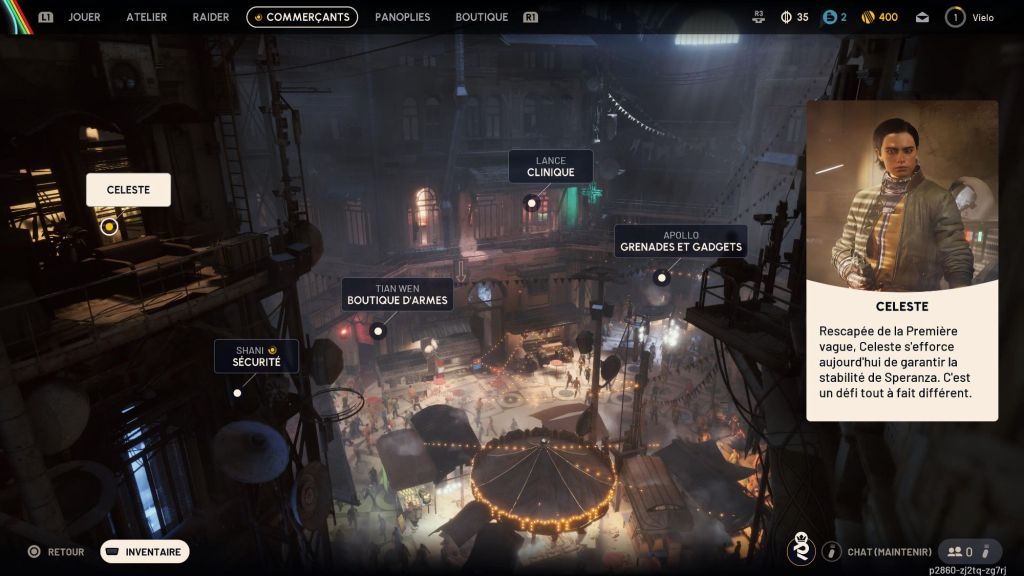Go to the Panoplies tab
1024x576 pixels.
402,17
